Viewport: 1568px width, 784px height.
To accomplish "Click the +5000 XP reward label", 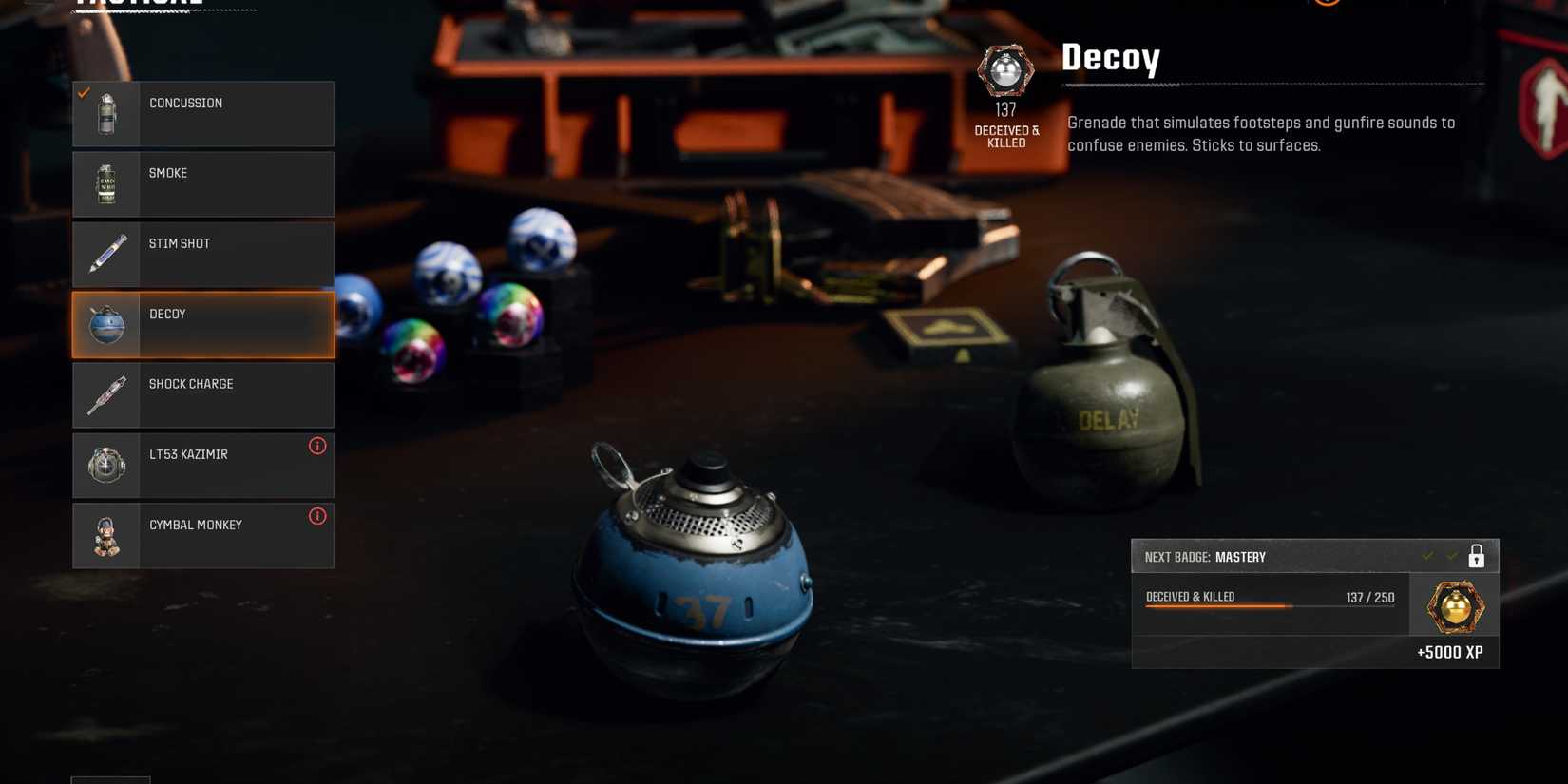I will click(x=1451, y=653).
